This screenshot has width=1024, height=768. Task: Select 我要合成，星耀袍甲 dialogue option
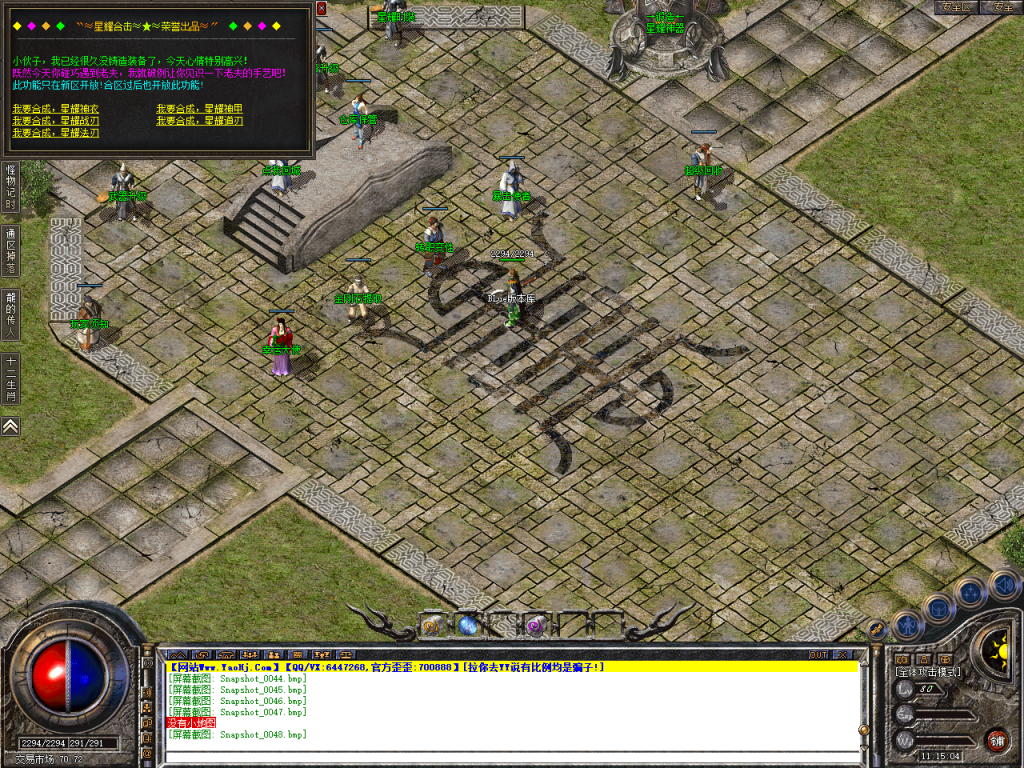(x=199, y=108)
